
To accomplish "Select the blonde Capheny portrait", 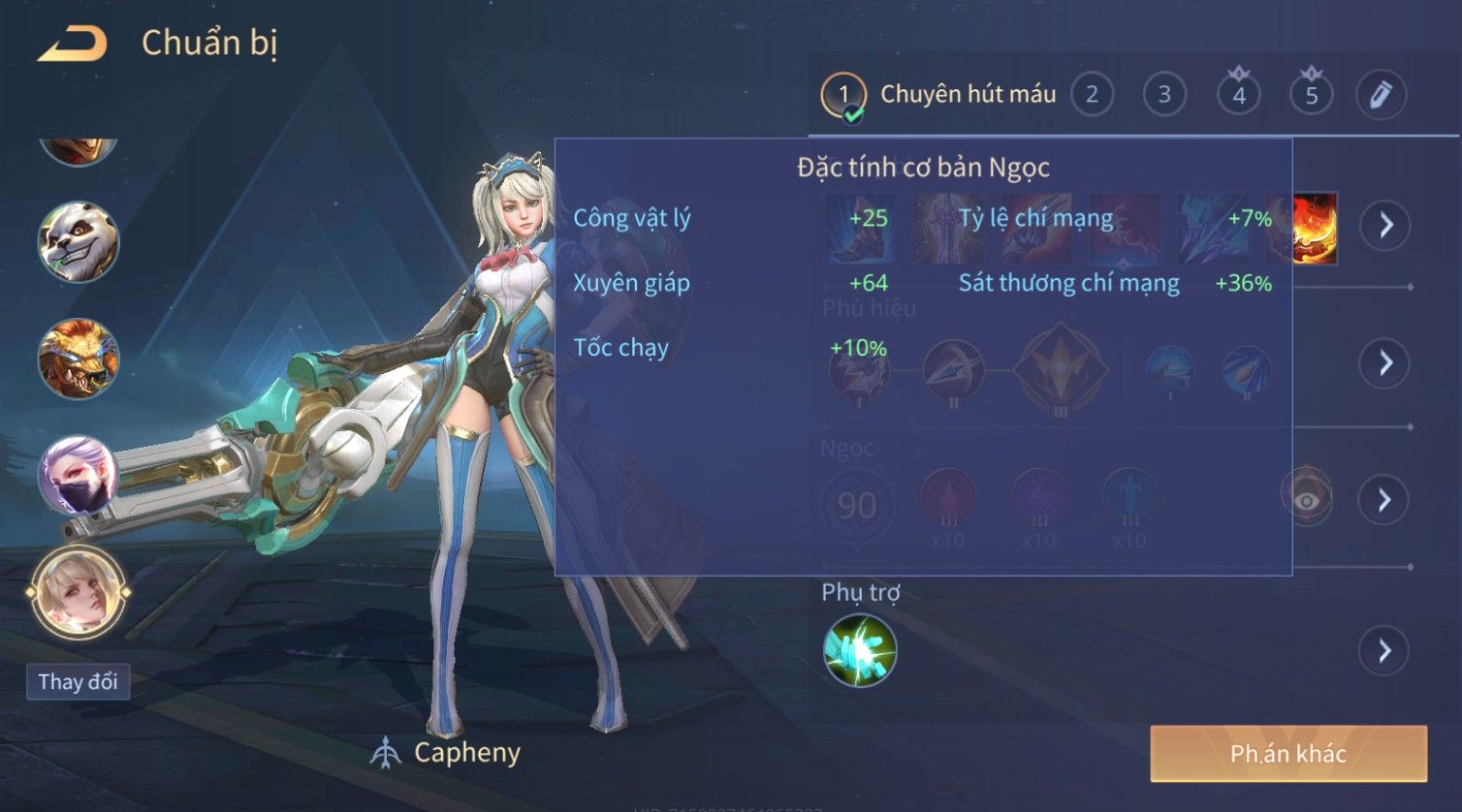I will click(78, 591).
